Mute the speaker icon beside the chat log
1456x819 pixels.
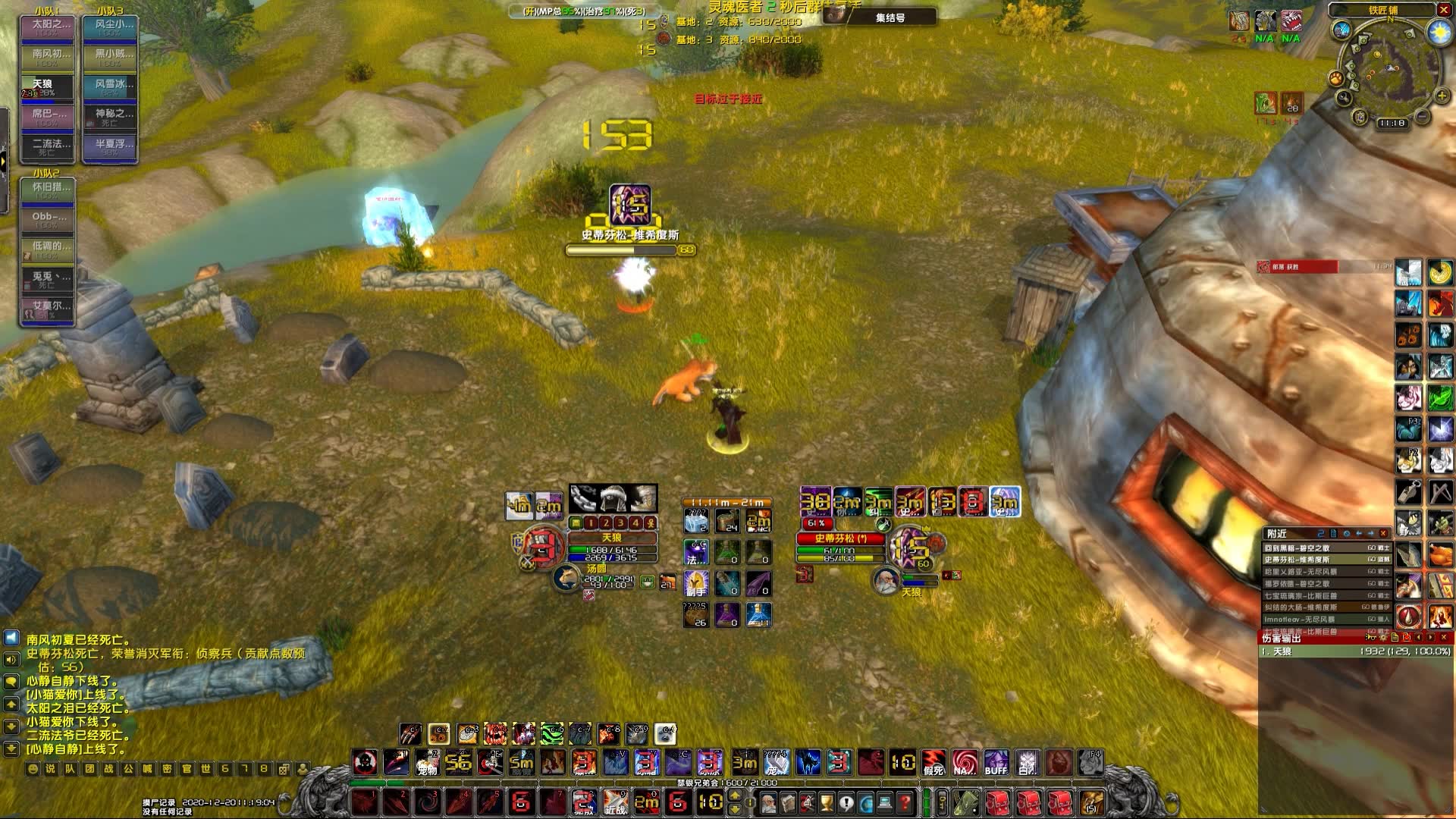coord(11,659)
